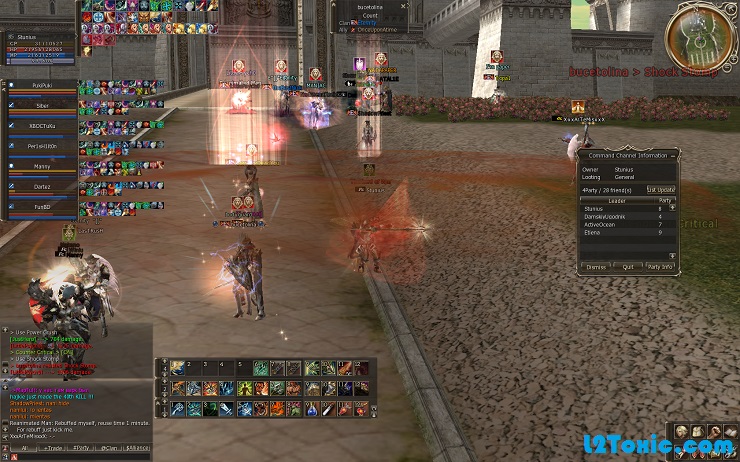The height and width of the screenshot is (462, 740).
Task: Open Party Info in command channel
Action: [660, 267]
